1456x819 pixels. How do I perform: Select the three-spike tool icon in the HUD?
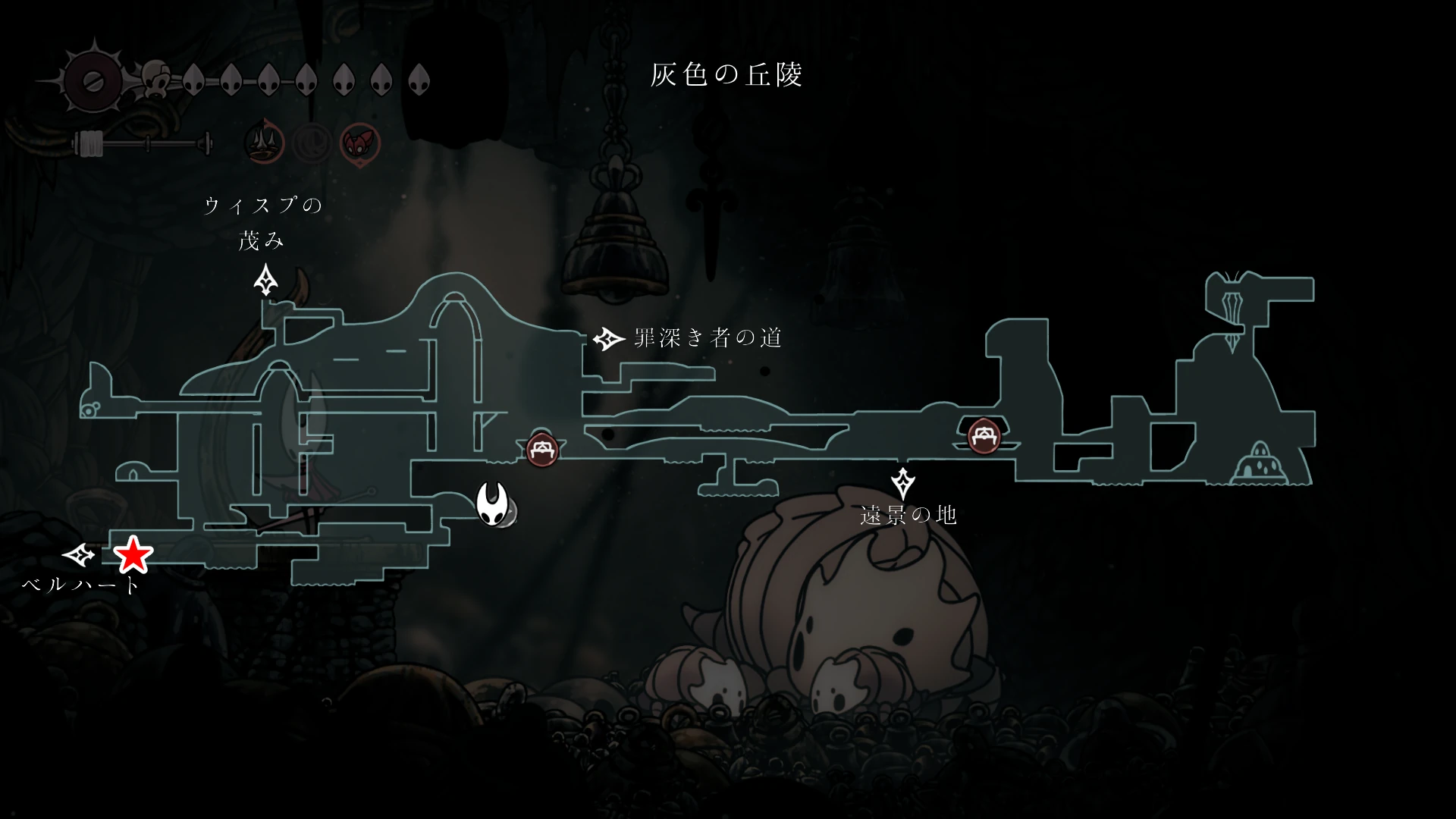[x=264, y=142]
